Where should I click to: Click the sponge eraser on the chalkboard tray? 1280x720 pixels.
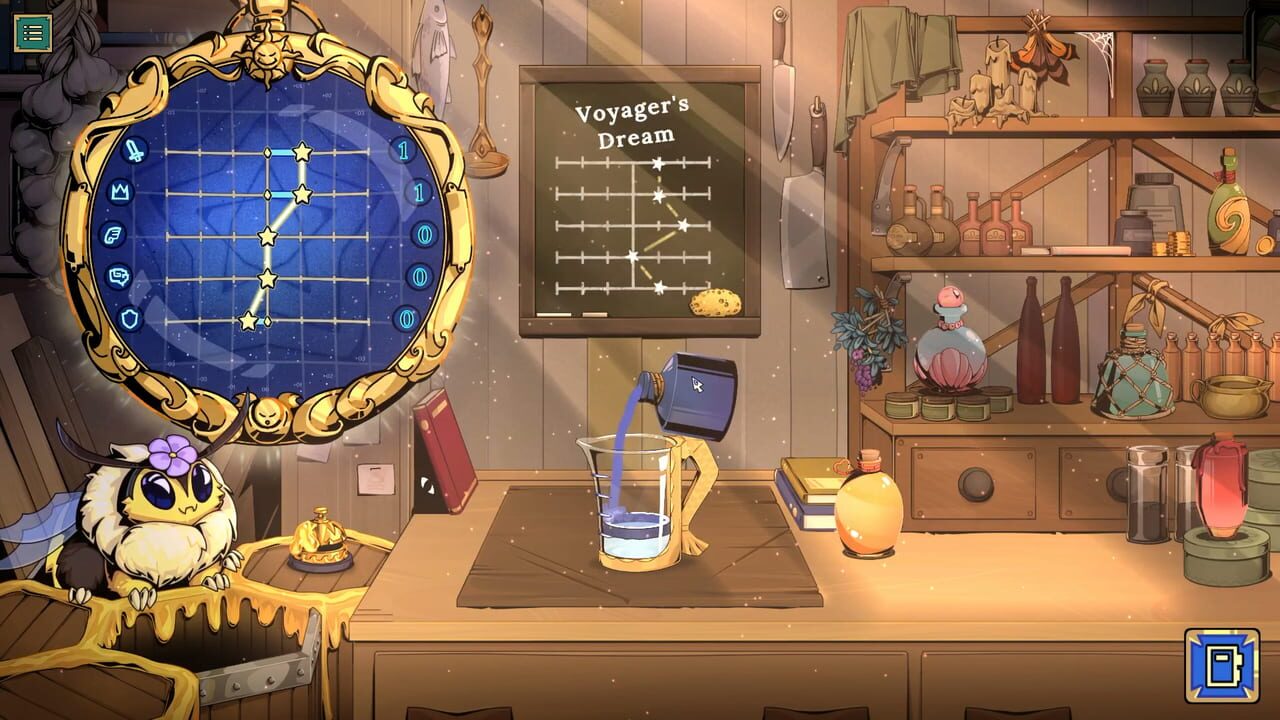tap(713, 304)
